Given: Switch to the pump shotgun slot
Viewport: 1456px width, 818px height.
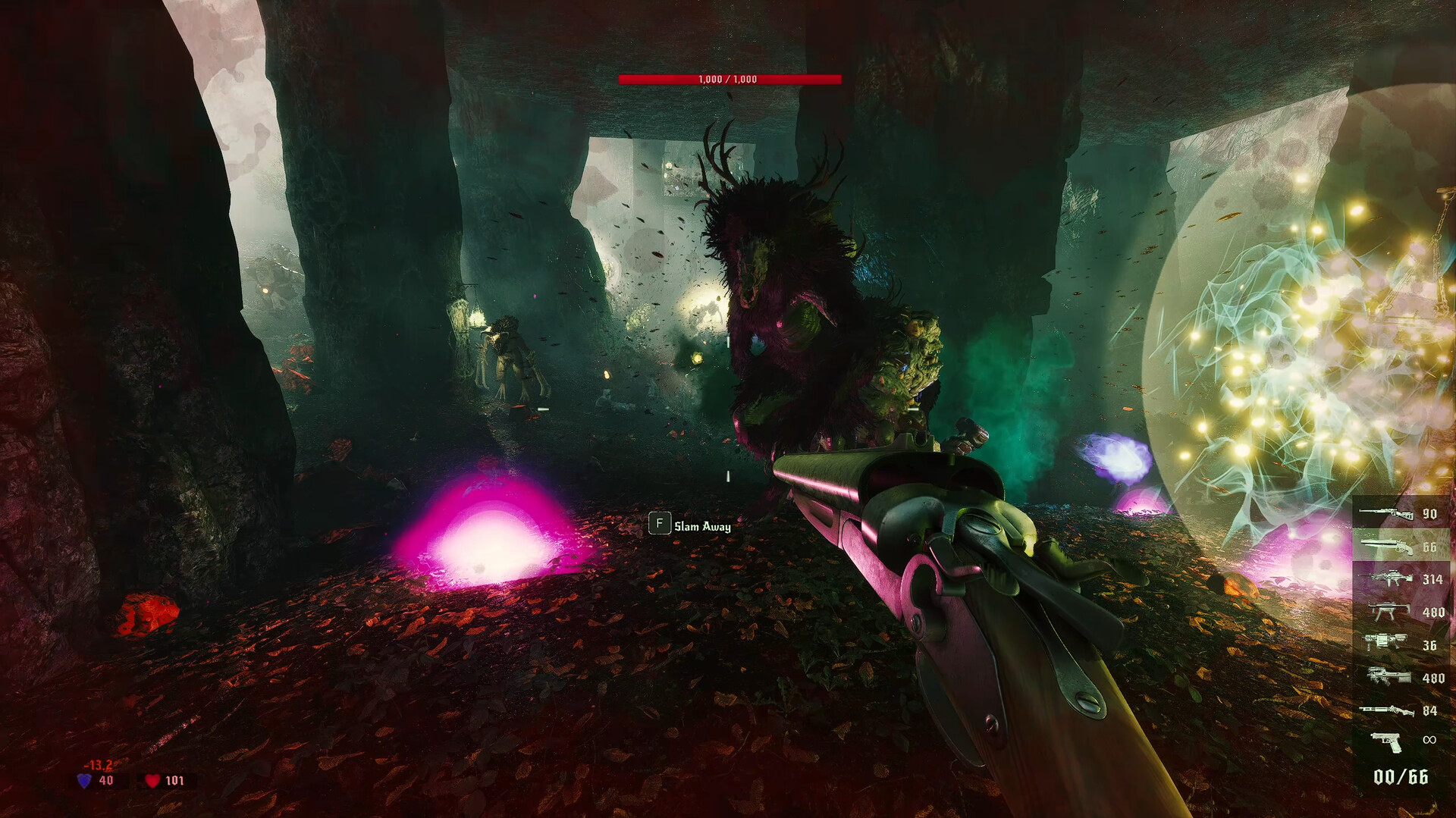Looking at the screenshot, I should pos(1386,710).
